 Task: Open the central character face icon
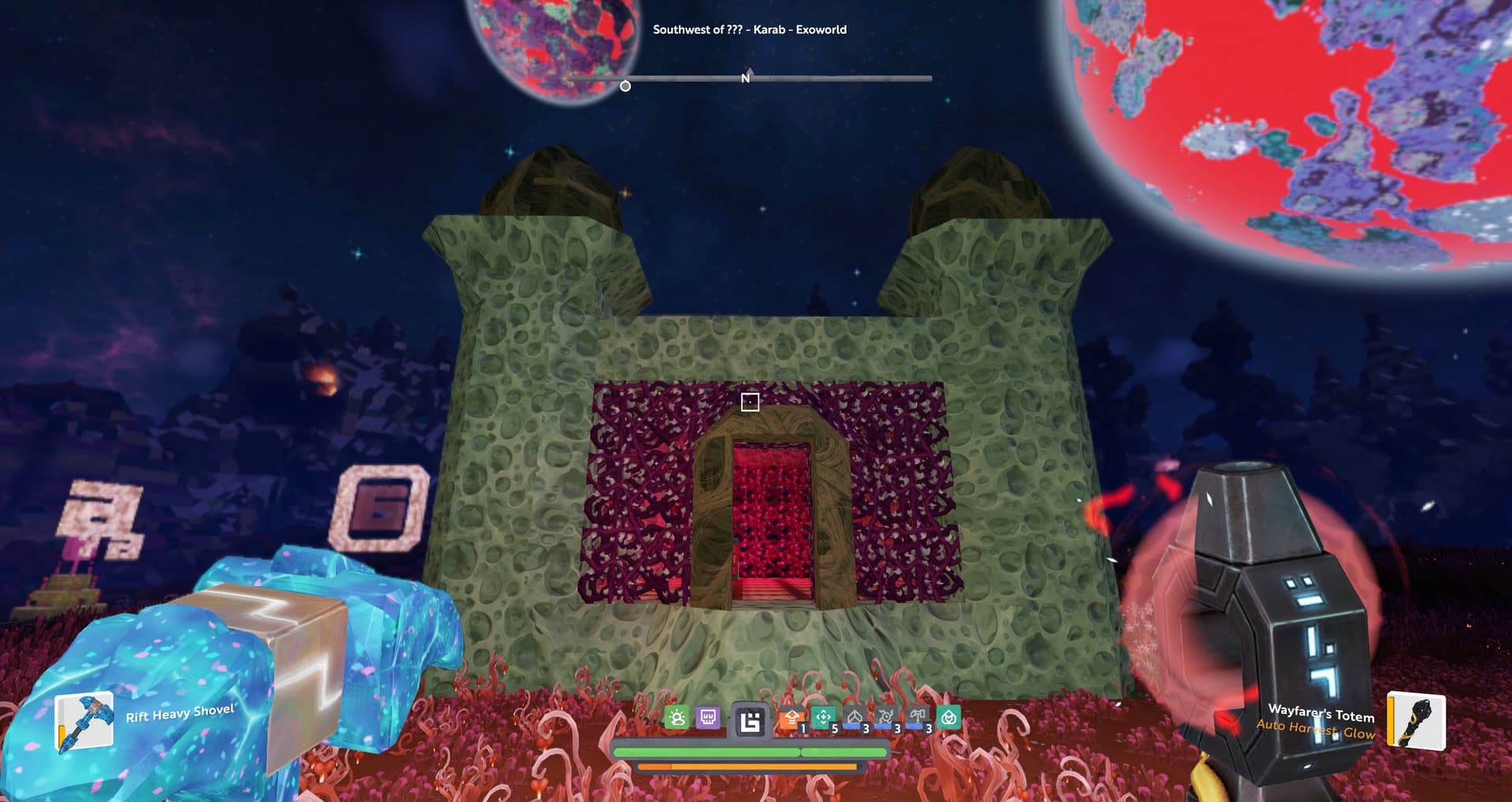tap(750, 721)
